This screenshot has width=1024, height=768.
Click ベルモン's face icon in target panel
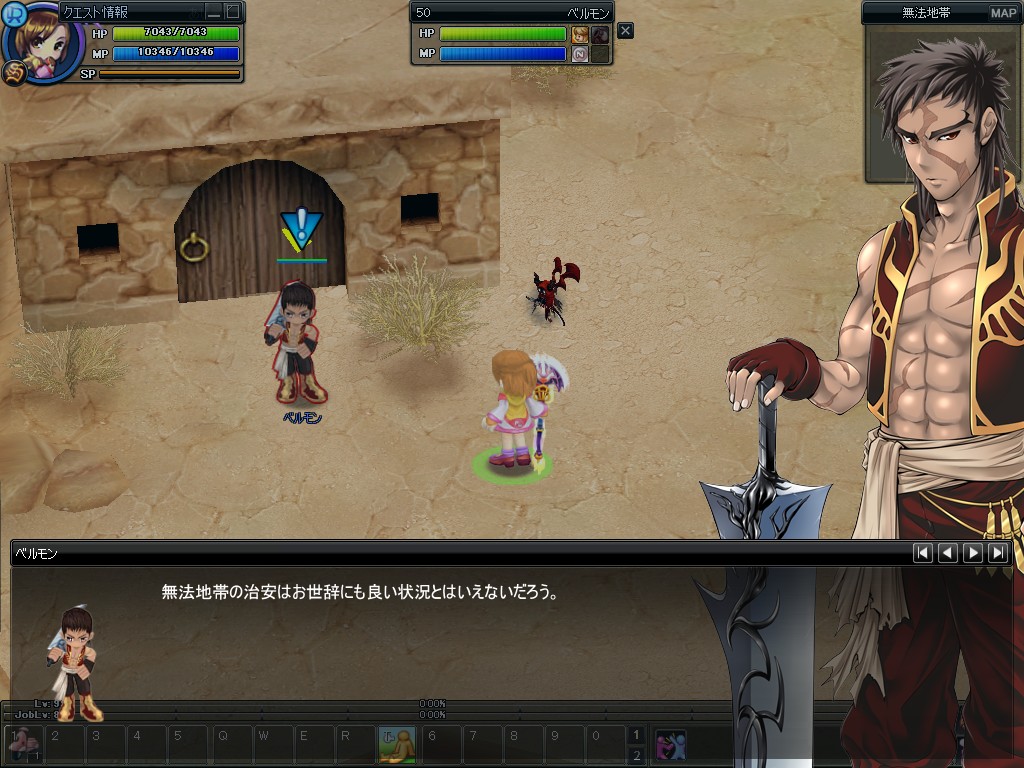click(x=580, y=34)
